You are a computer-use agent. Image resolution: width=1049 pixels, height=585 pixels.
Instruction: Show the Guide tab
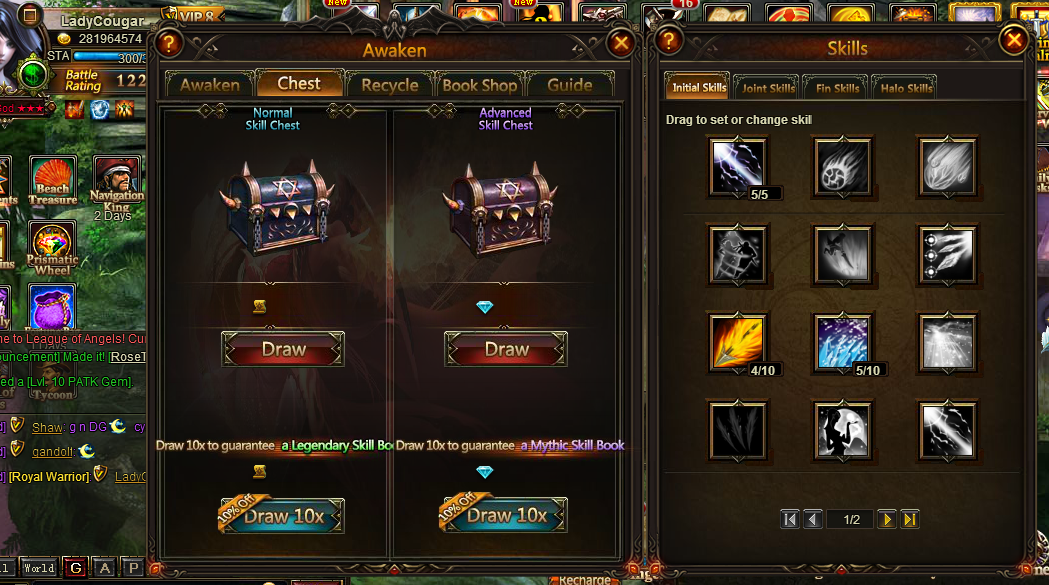(x=570, y=85)
